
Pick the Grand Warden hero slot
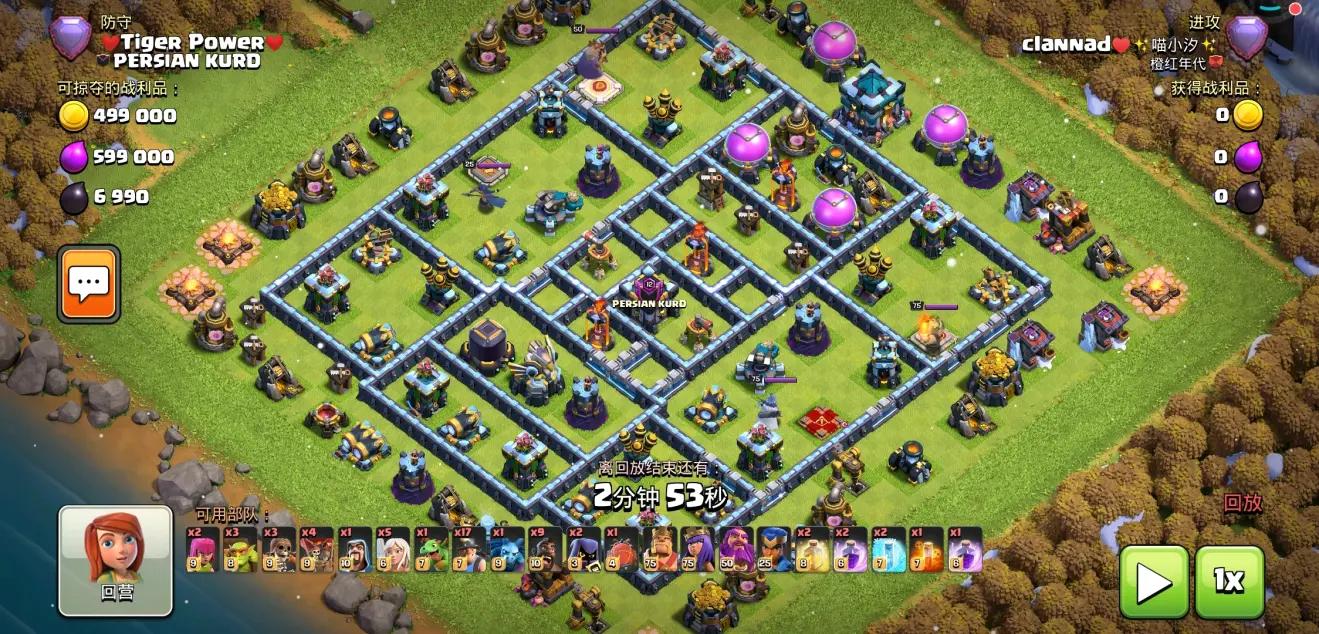point(733,549)
